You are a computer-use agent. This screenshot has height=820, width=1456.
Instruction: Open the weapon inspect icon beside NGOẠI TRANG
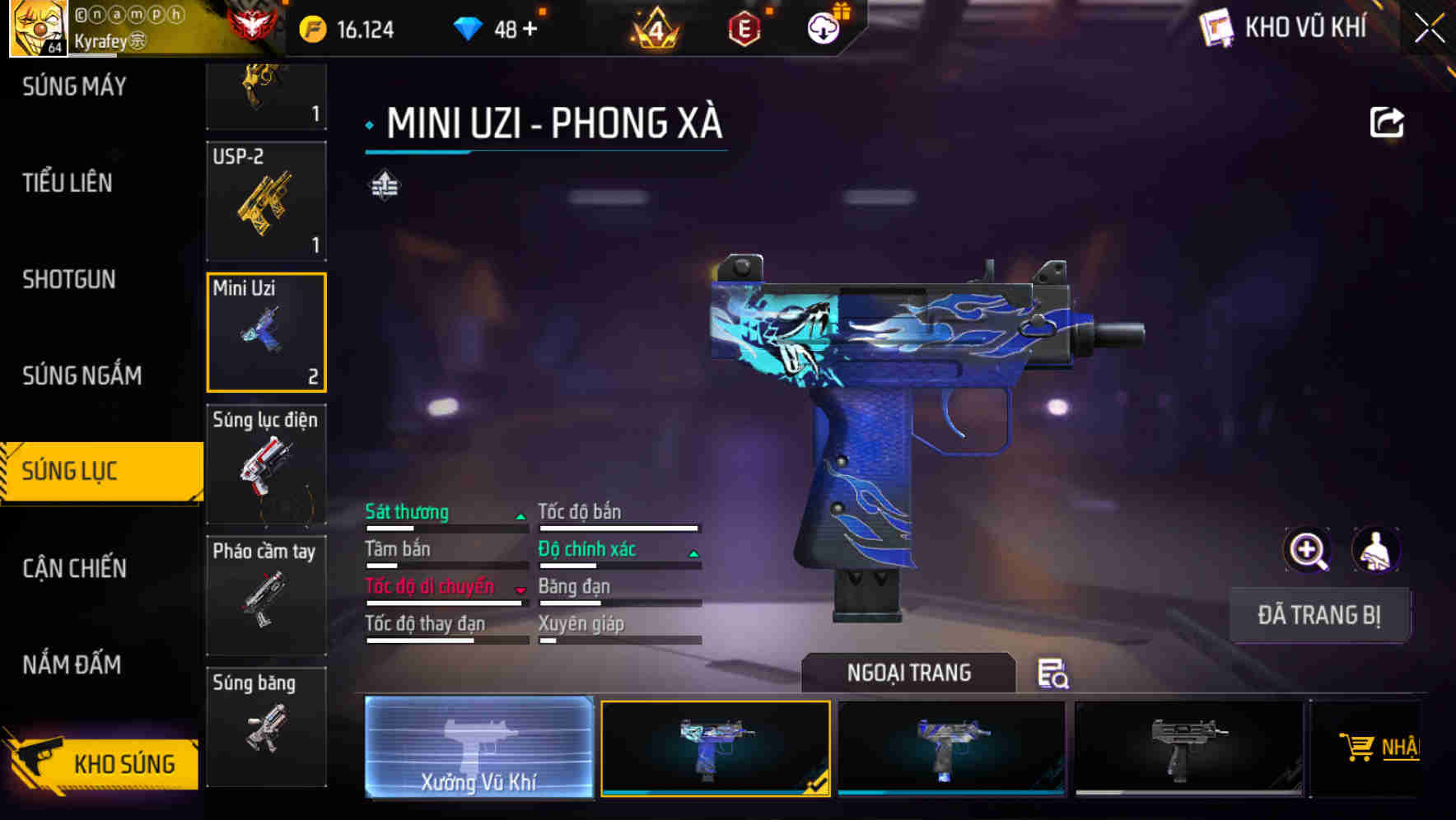click(1054, 675)
